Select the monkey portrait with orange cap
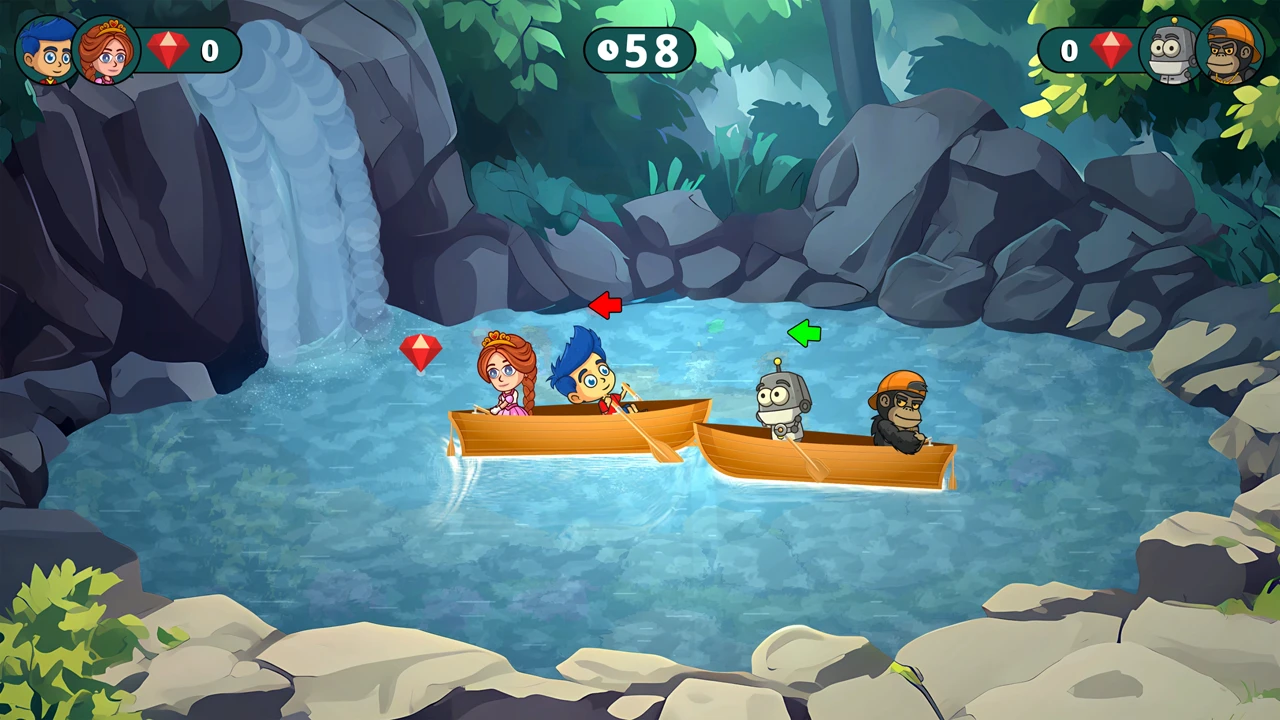 click(1229, 50)
